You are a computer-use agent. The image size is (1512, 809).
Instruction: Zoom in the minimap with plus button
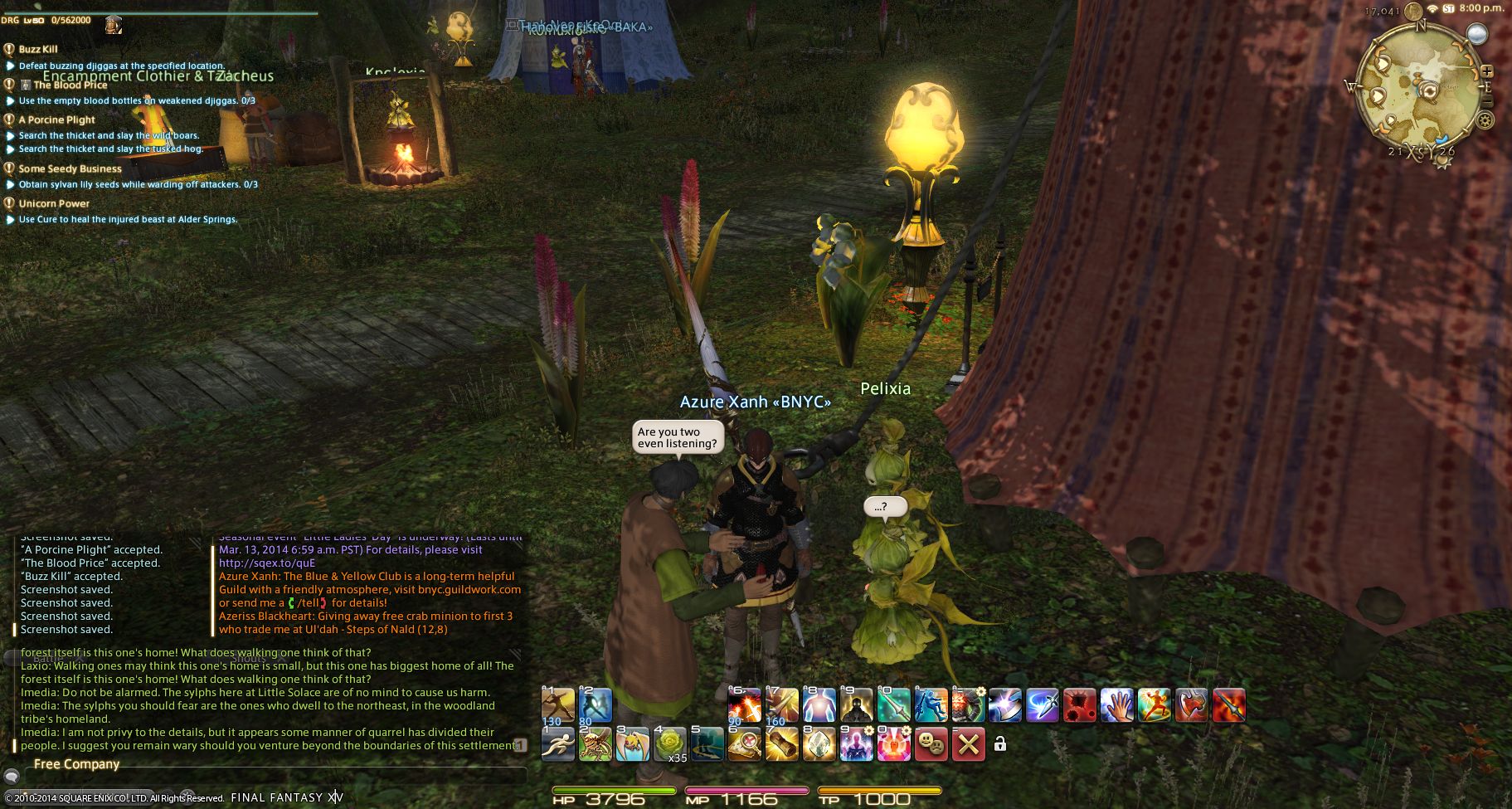pos(1486,71)
